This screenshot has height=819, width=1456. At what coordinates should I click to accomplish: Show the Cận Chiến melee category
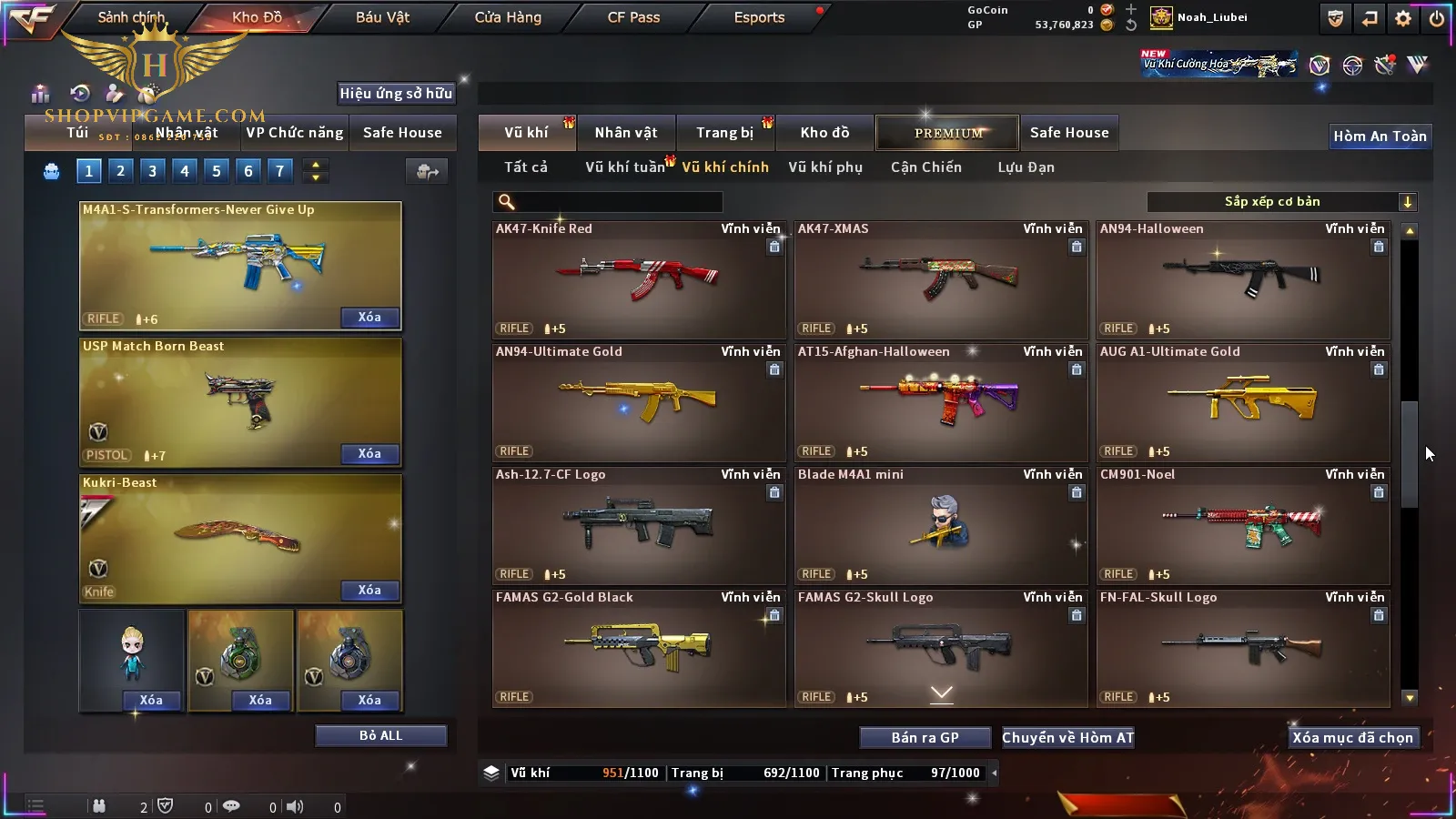click(x=925, y=167)
